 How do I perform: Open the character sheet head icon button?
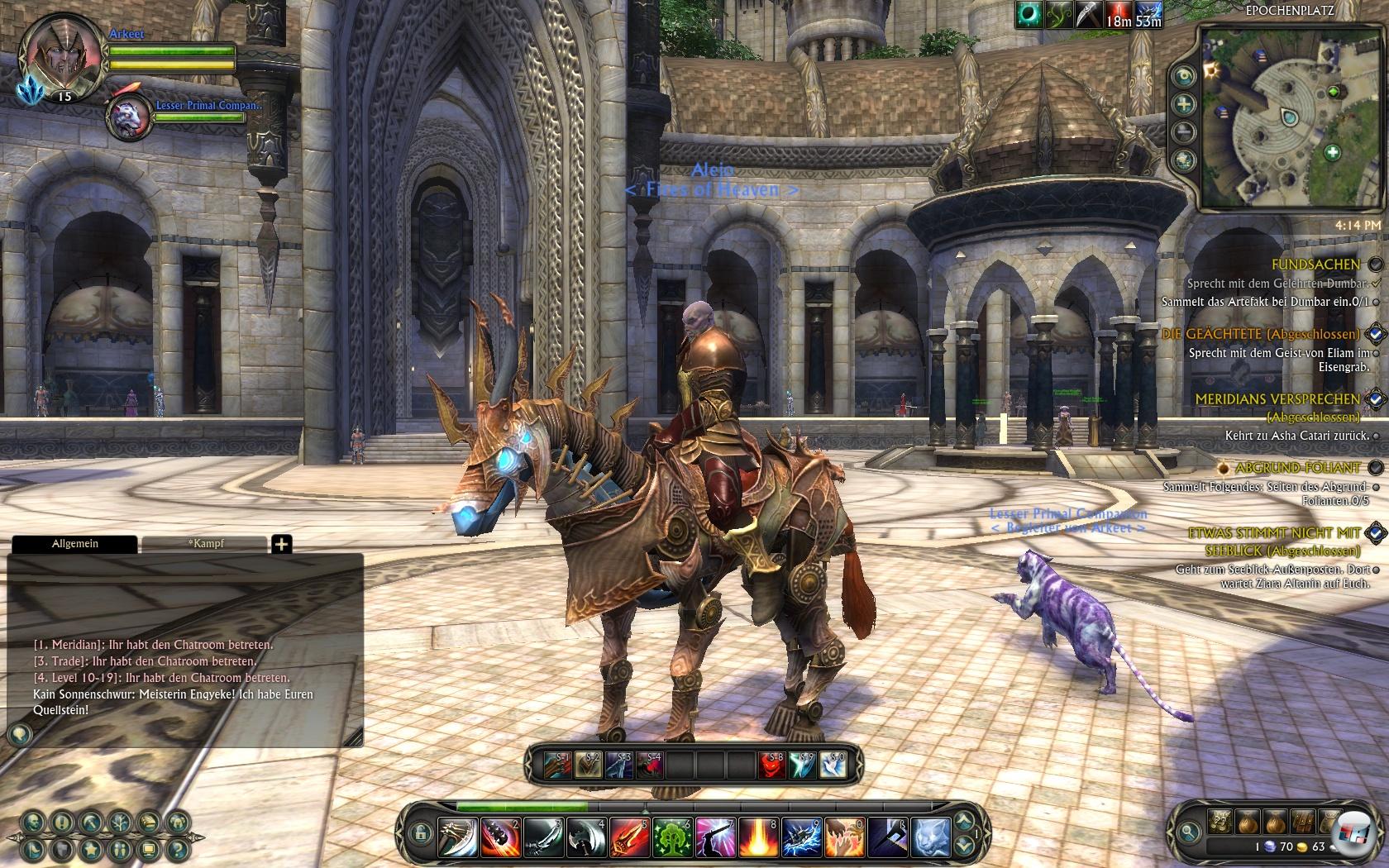[x=33, y=823]
